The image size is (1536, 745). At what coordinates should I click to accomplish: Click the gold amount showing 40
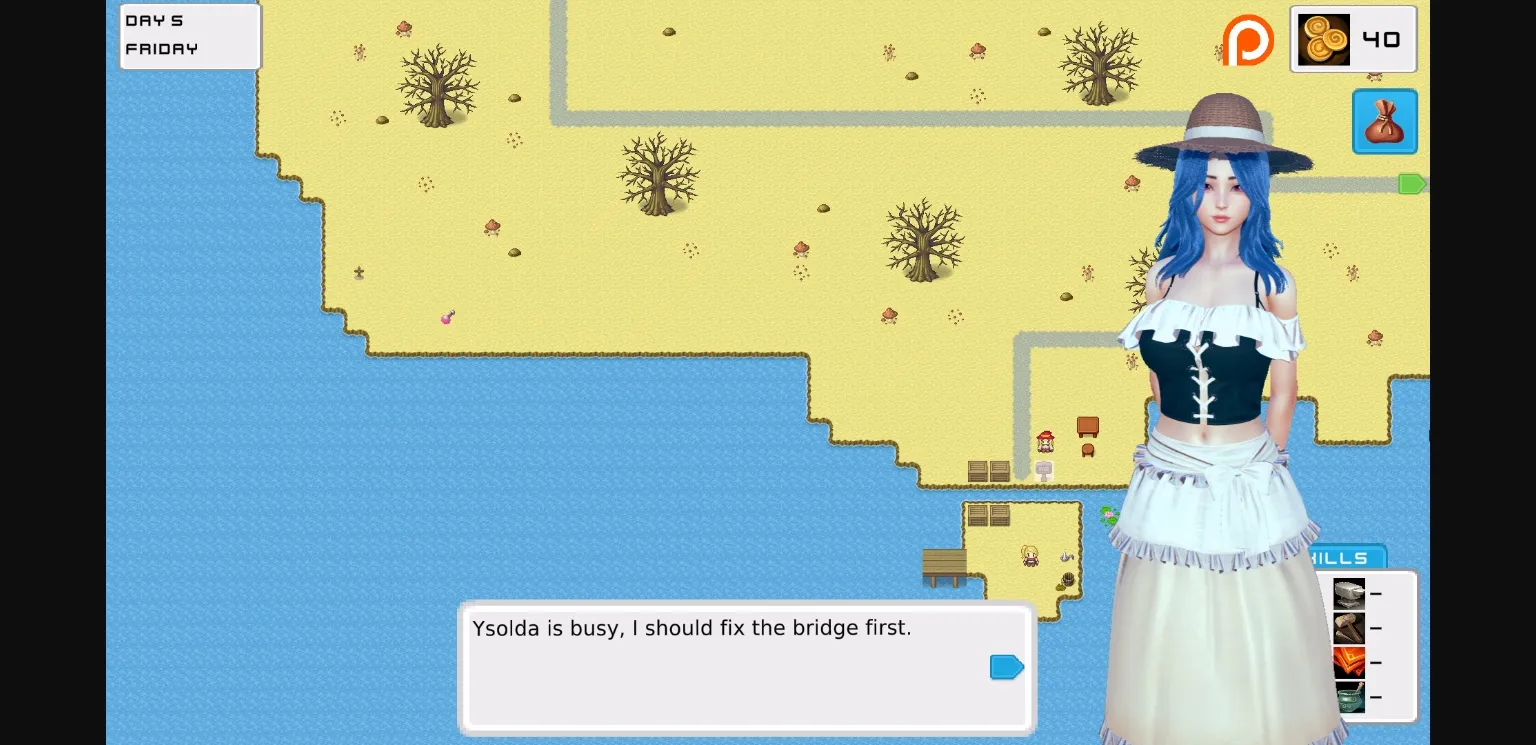1382,39
